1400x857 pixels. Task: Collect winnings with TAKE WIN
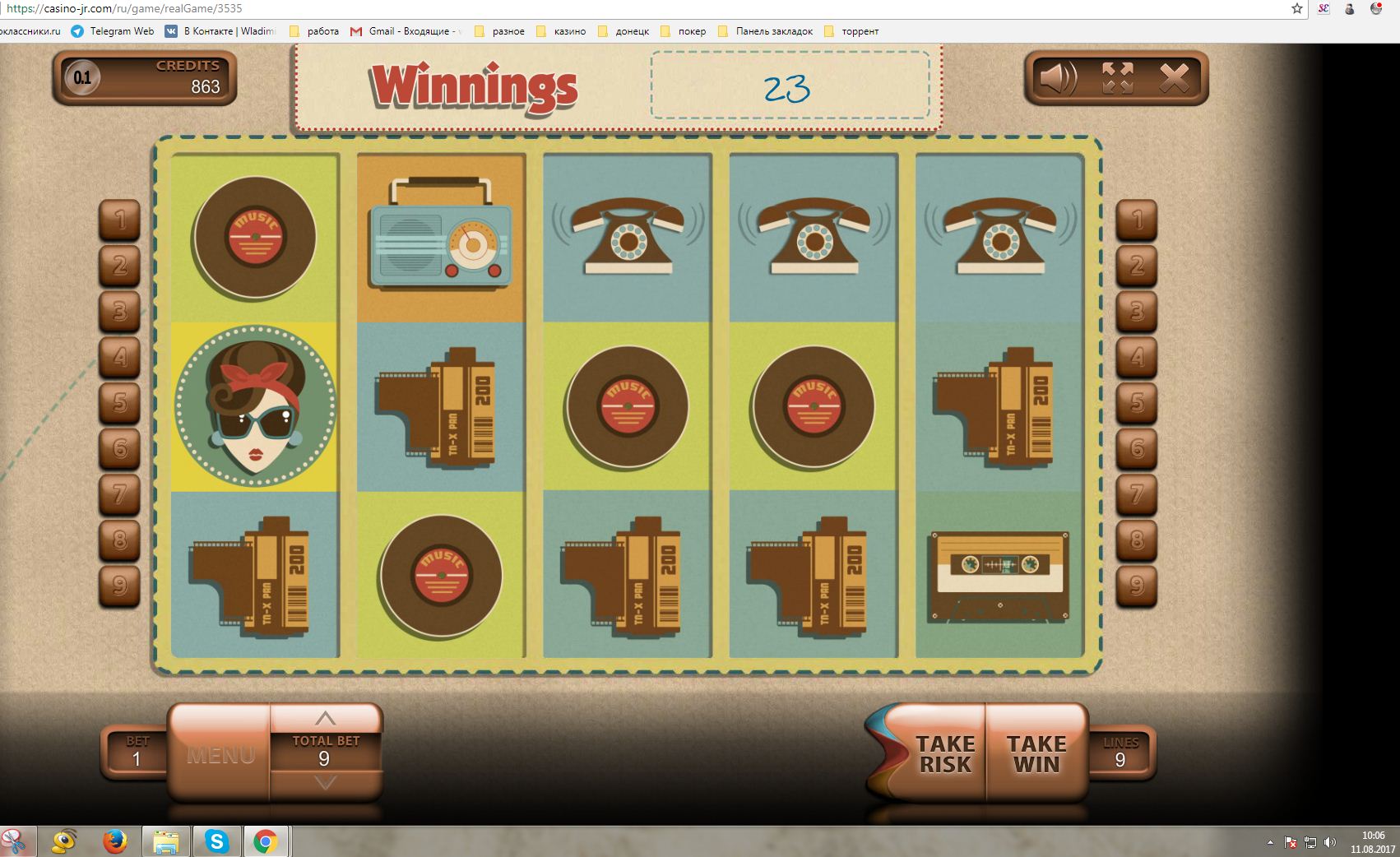pos(1036,753)
